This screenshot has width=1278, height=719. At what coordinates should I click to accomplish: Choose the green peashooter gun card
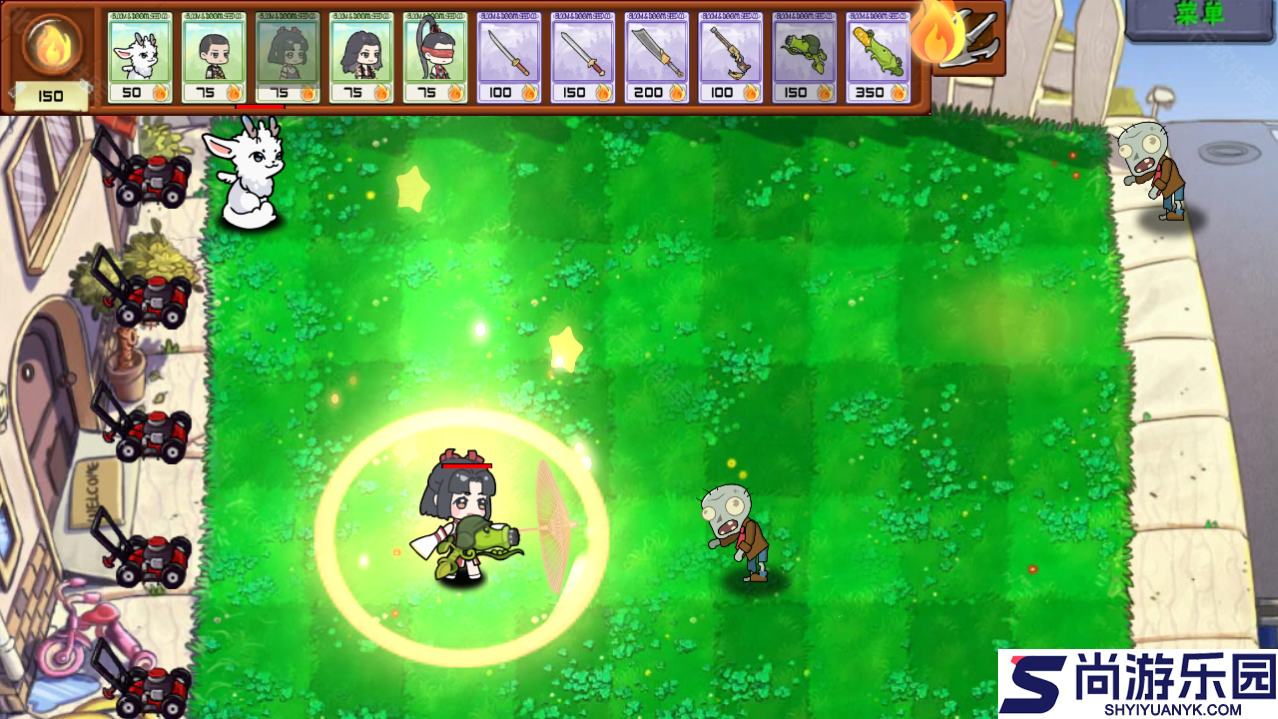coord(805,57)
